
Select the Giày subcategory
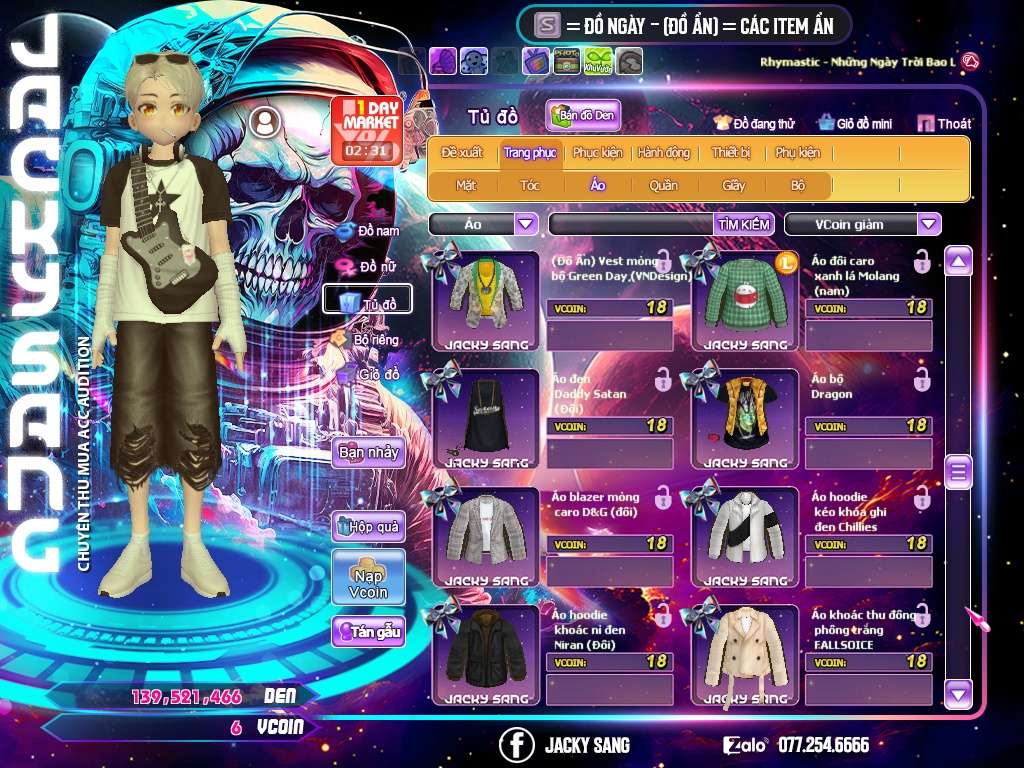(x=734, y=185)
